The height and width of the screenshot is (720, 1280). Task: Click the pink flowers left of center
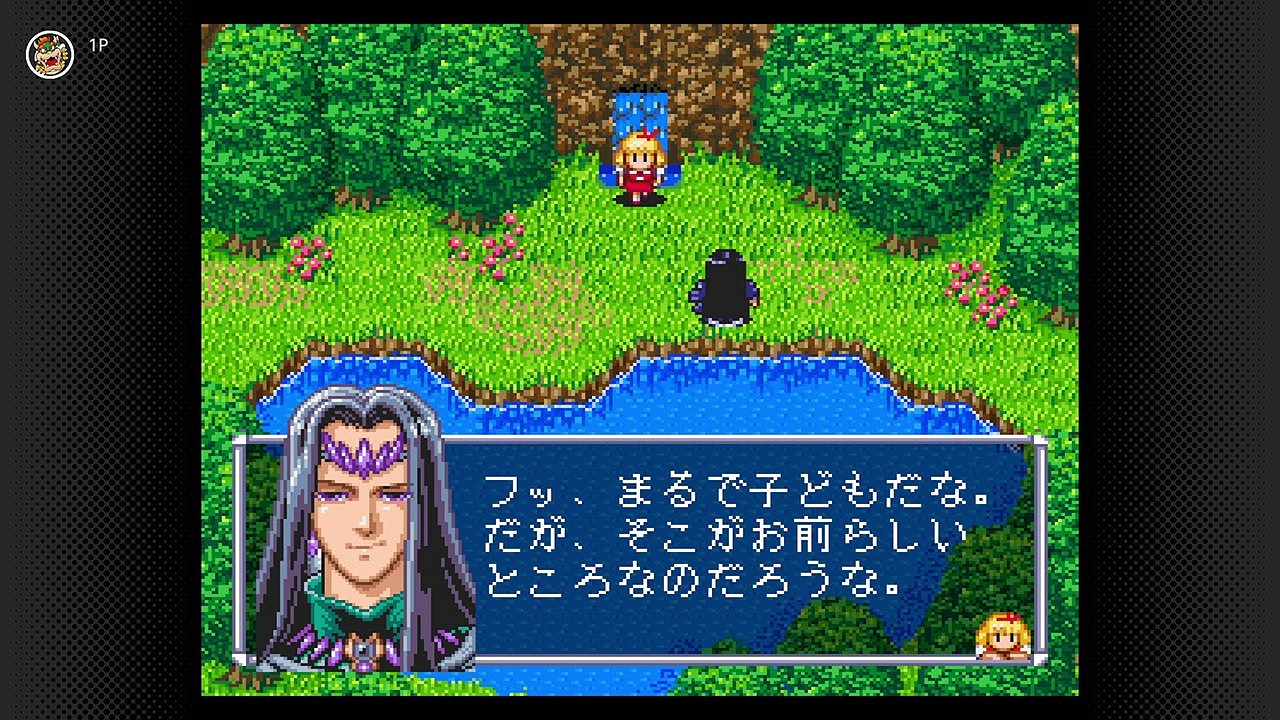490,250
